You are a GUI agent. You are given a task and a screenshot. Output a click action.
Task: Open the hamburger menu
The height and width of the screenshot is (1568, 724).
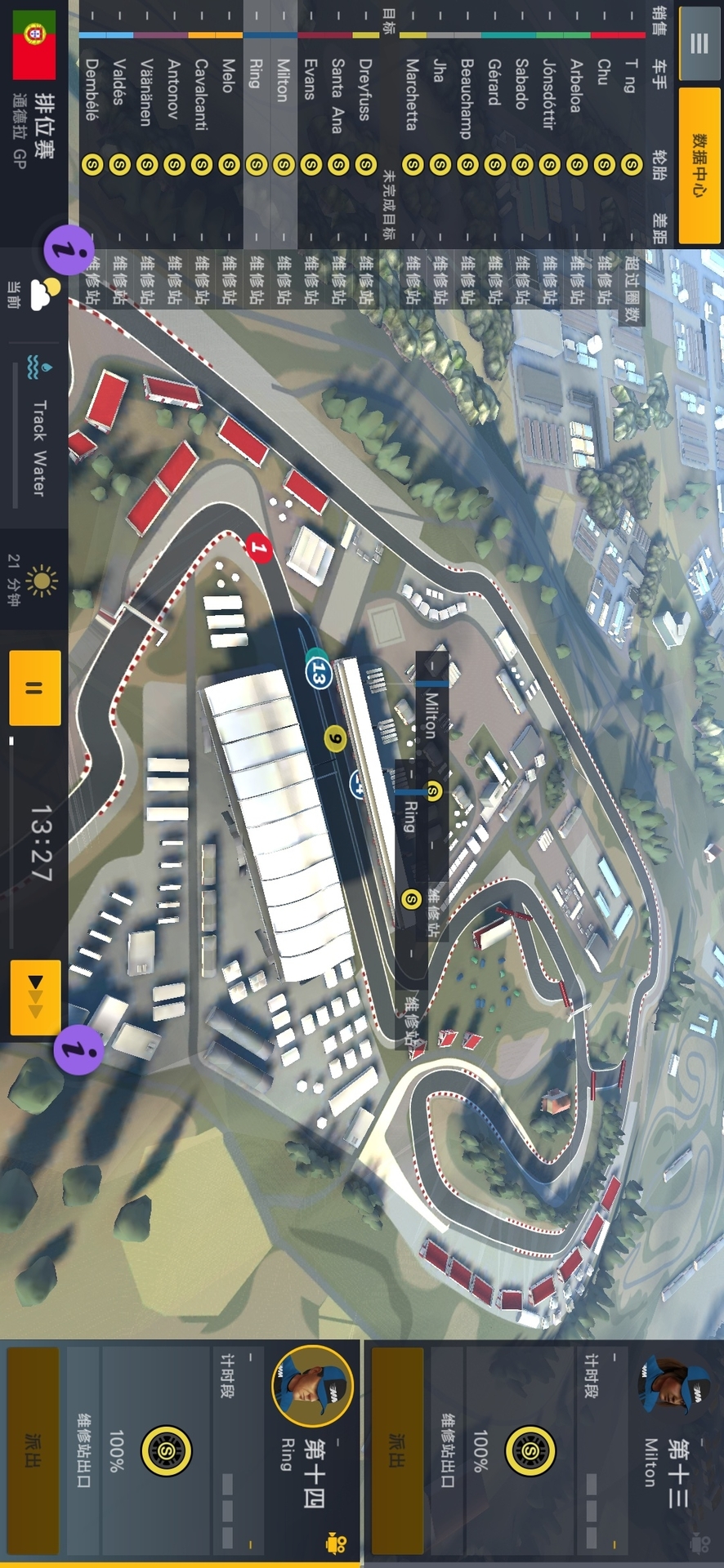699,44
